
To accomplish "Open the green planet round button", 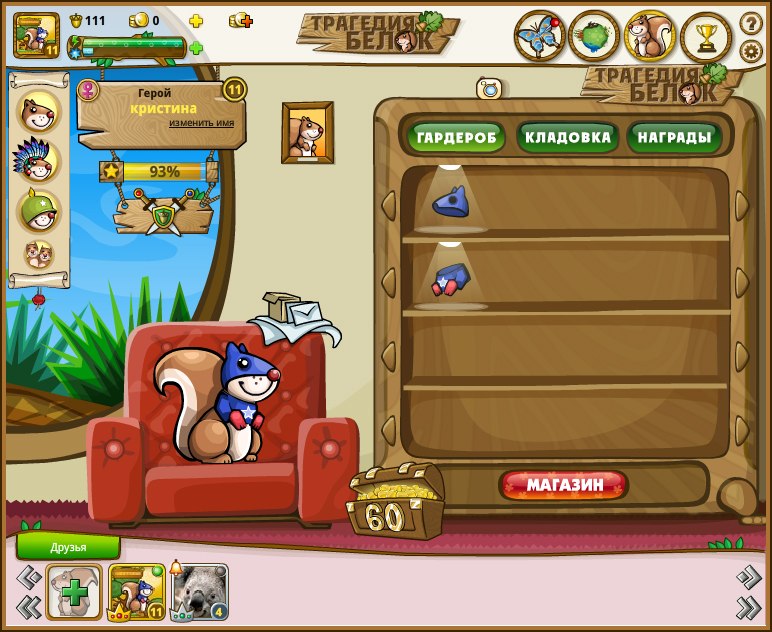I will (594, 36).
